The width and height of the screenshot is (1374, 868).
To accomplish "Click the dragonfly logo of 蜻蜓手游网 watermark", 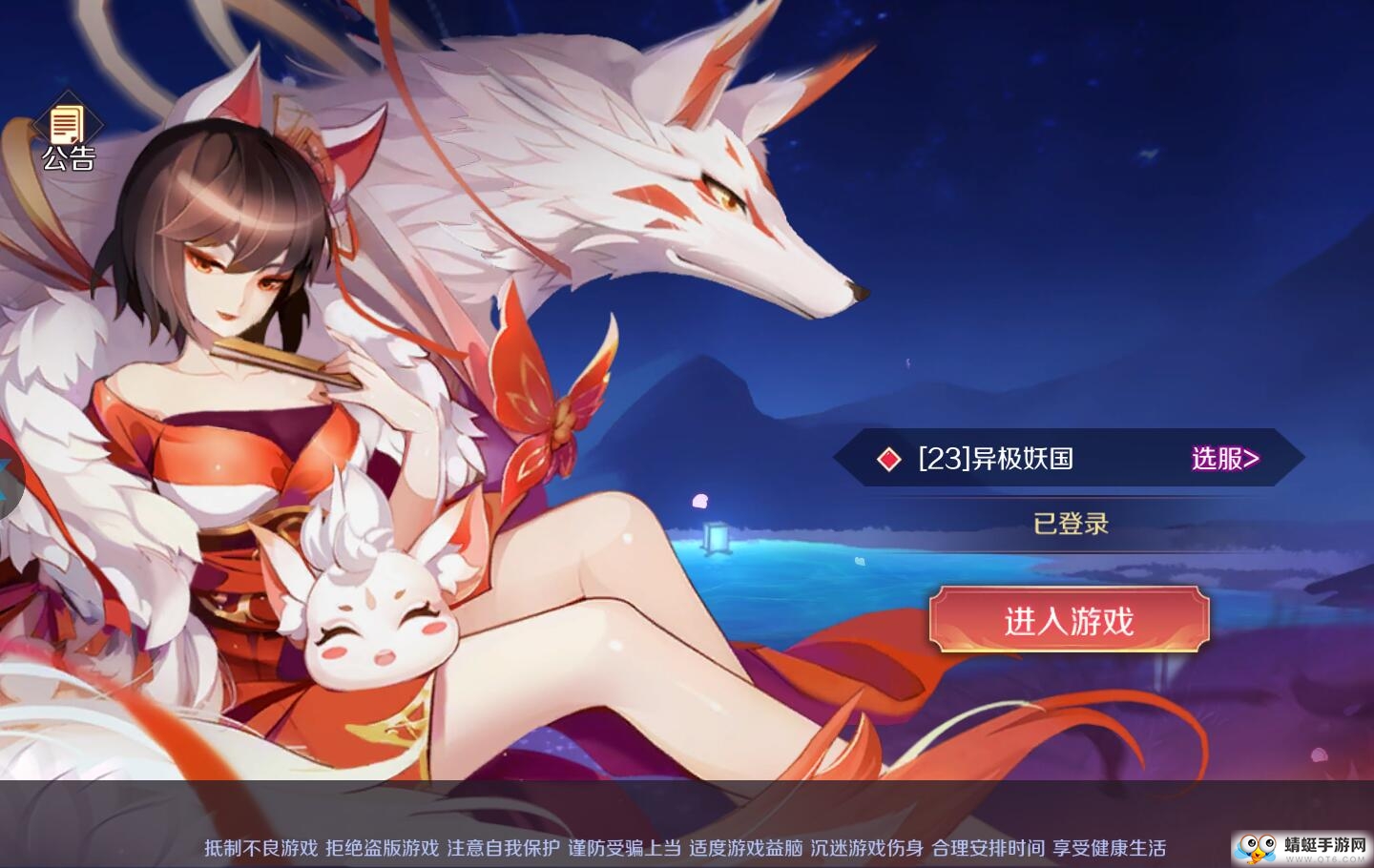I will (1258, 847).
